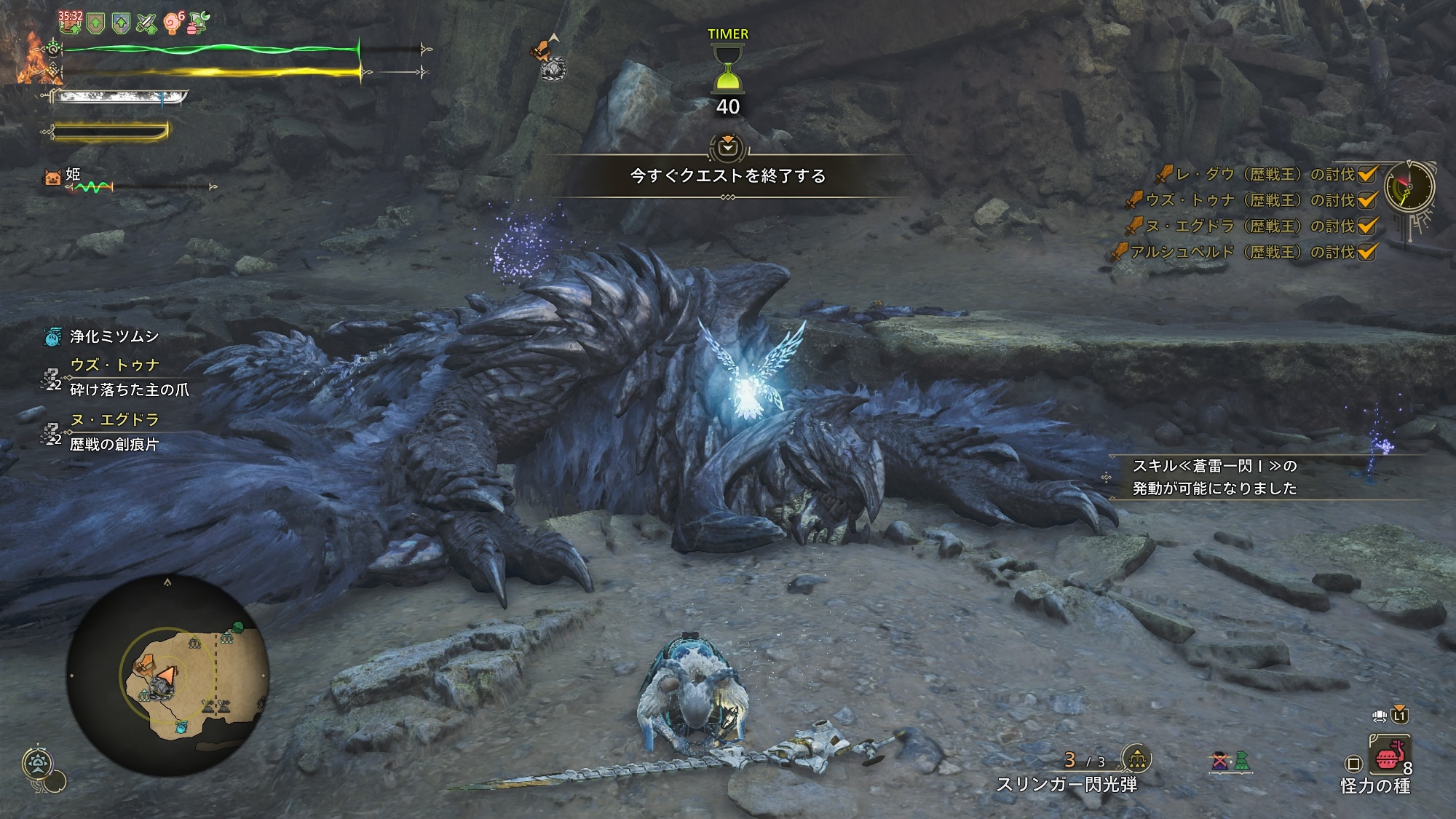
Task: Select the Arkveld hunt objective
Action: (1242, 253)
